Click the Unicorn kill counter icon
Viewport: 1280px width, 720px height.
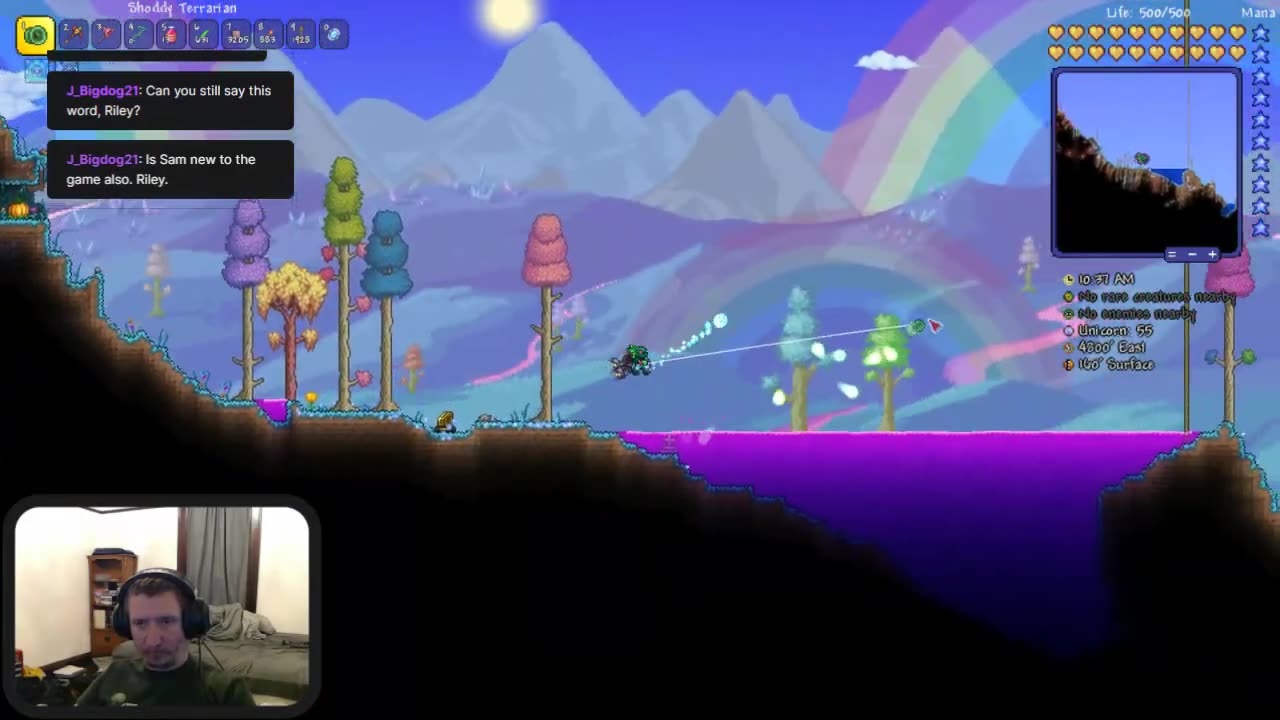(x=1069, y=330)
